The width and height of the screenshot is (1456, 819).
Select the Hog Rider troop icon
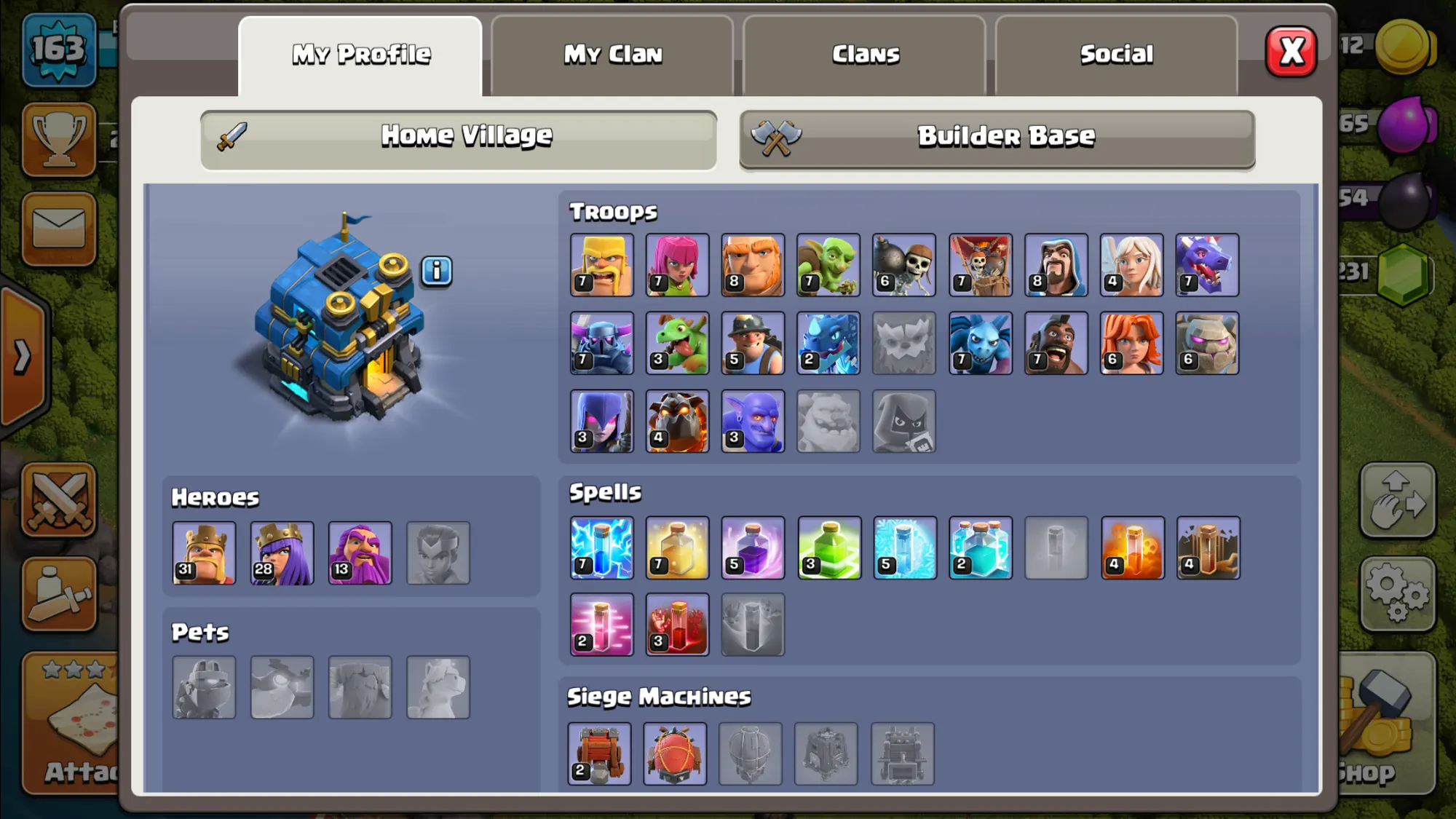(1056, 344)
